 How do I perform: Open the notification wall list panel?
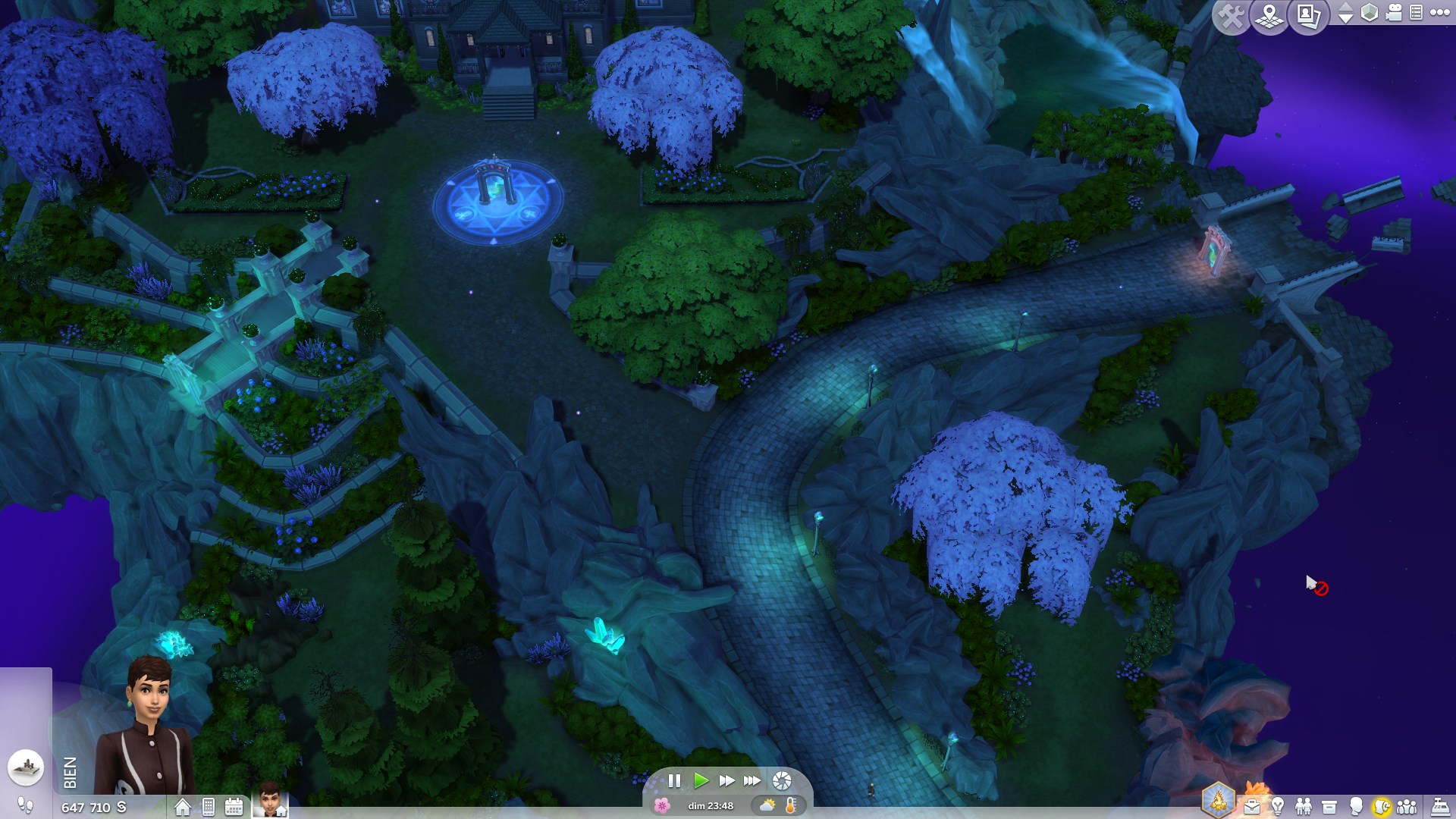1416,12
